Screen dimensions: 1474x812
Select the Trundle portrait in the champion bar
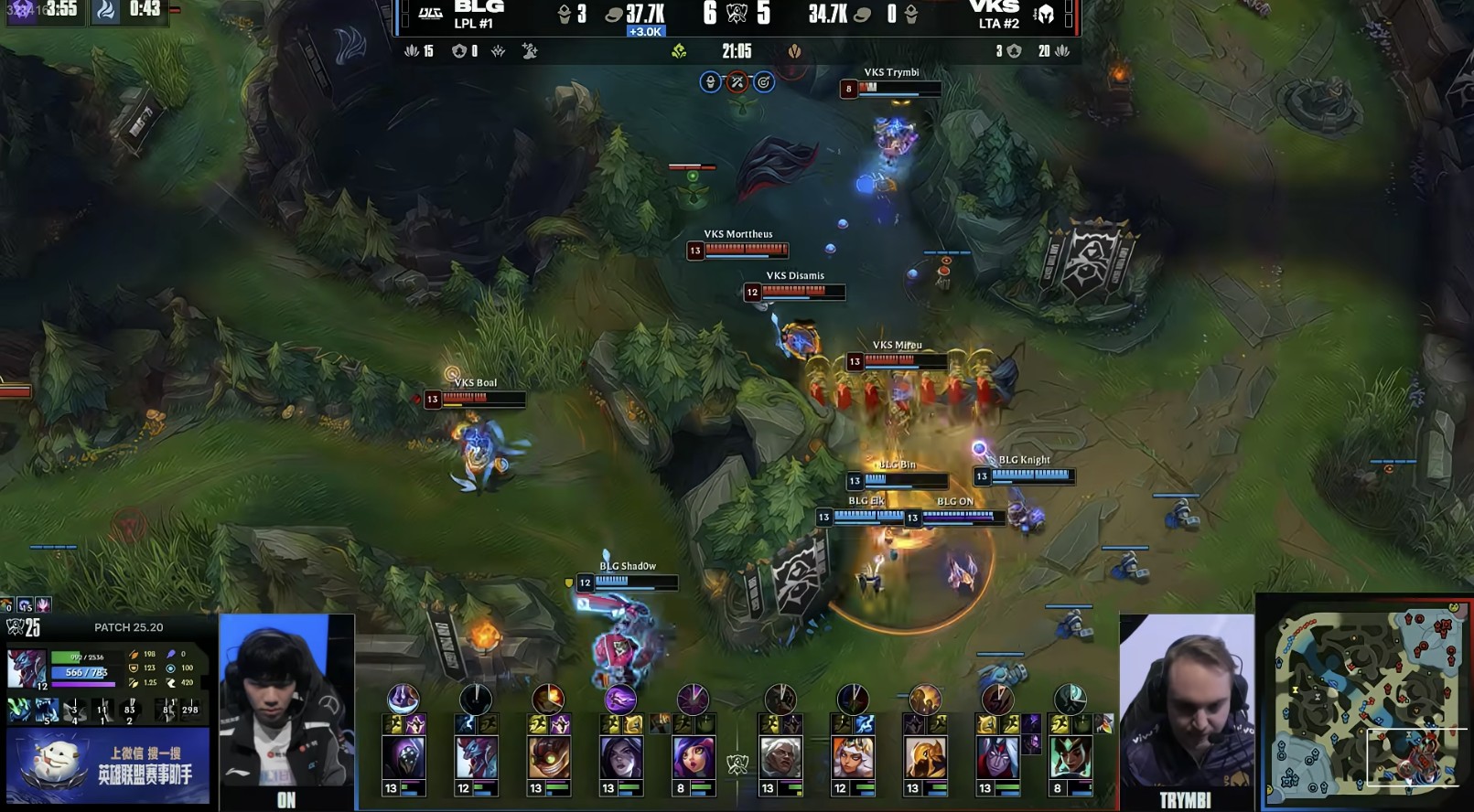tap(476, 758)
